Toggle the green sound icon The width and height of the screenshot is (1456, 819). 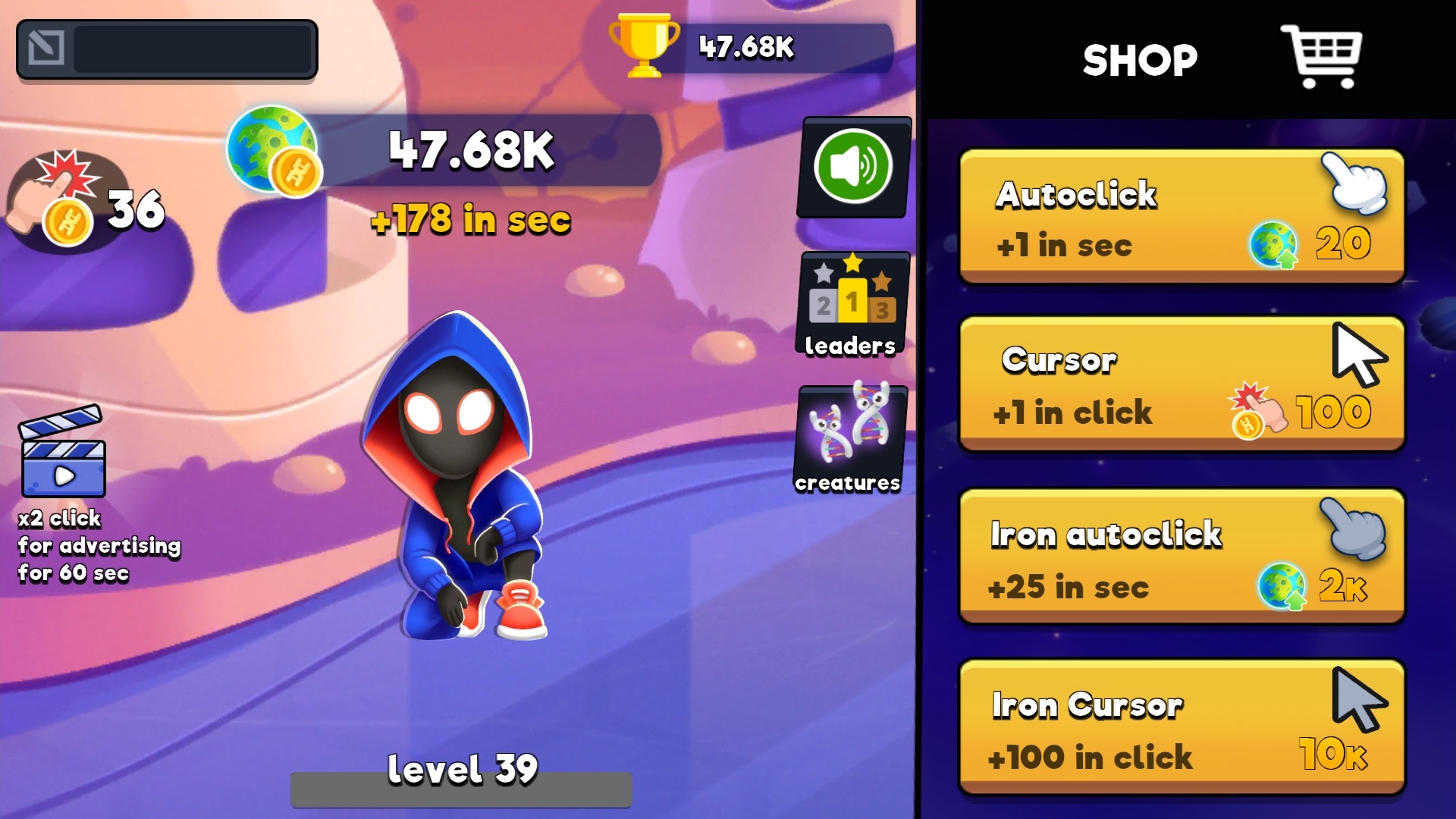pos(852,168)
